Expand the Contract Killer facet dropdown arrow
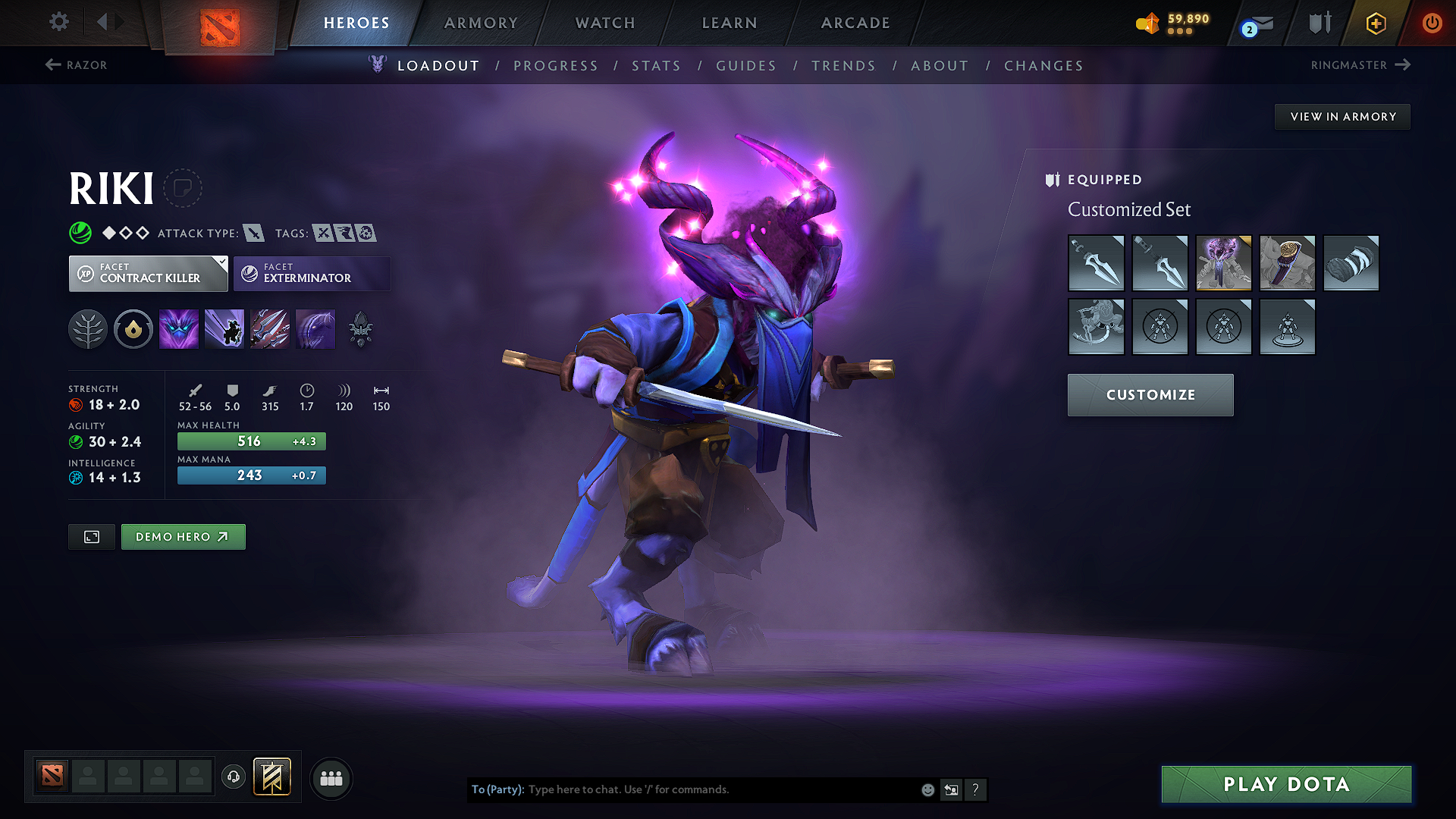 [221, 263]
